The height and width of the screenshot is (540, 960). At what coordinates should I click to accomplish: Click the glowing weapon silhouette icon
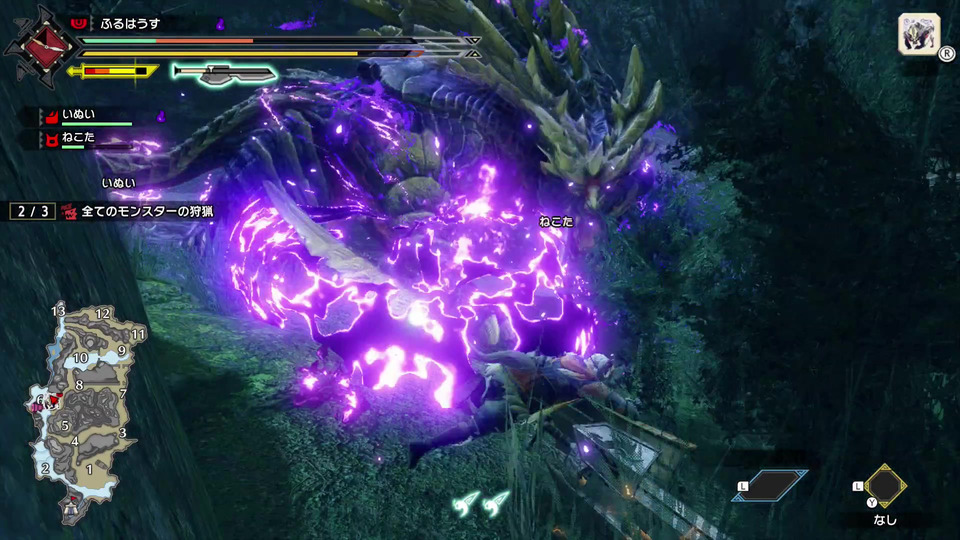(223, 72)
